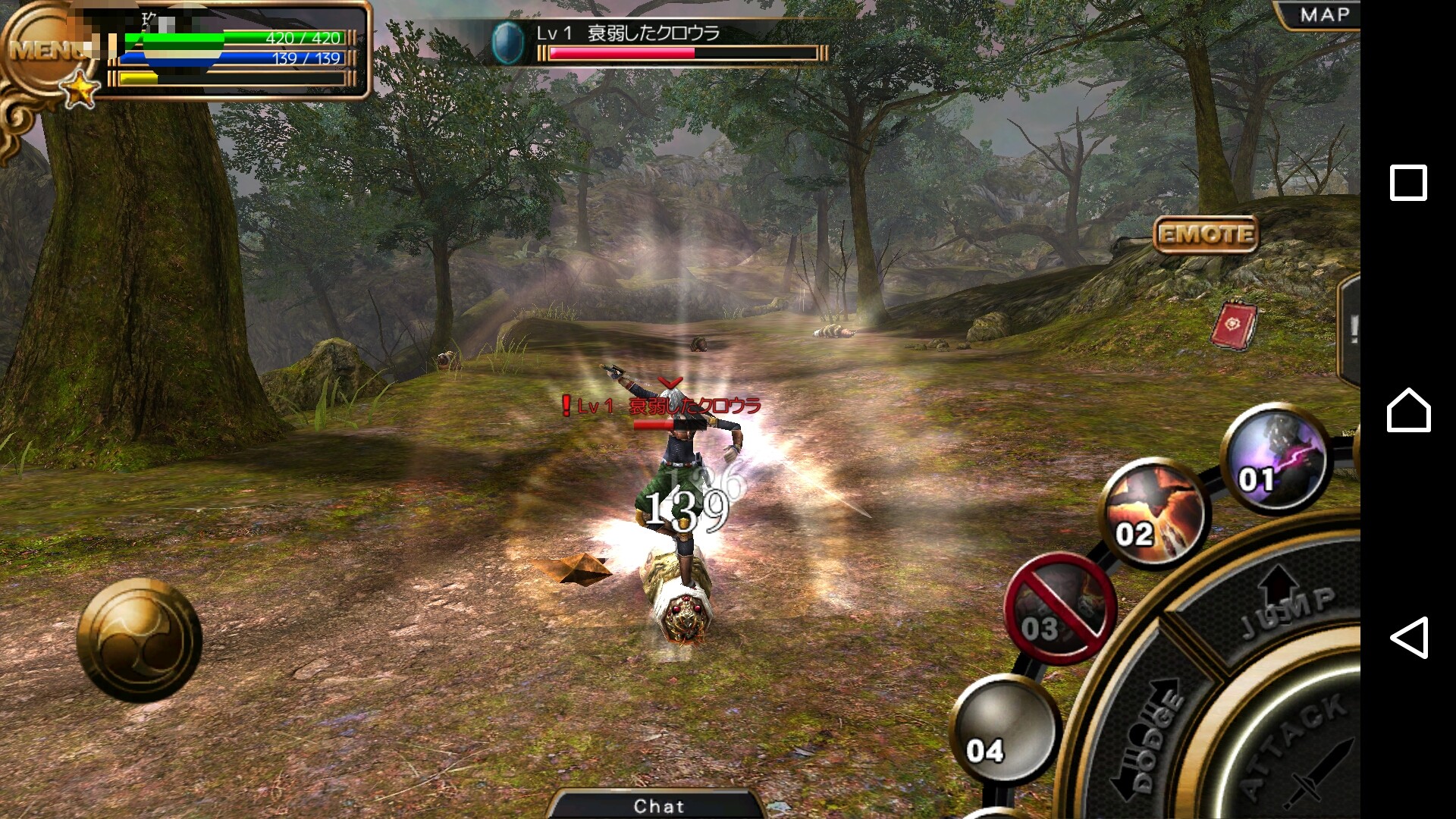Open the MENU button
1456x819 pixels.
click(47, 50)
